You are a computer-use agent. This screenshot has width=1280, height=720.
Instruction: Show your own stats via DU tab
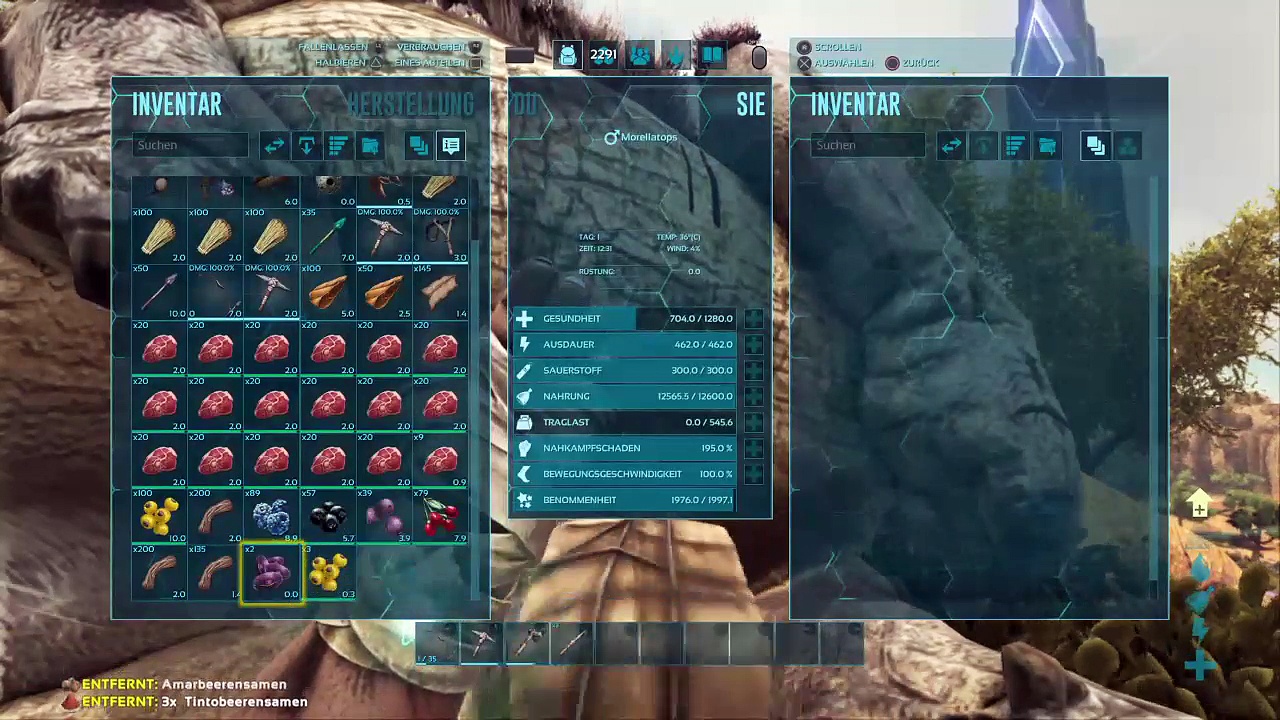pos(526,104)
